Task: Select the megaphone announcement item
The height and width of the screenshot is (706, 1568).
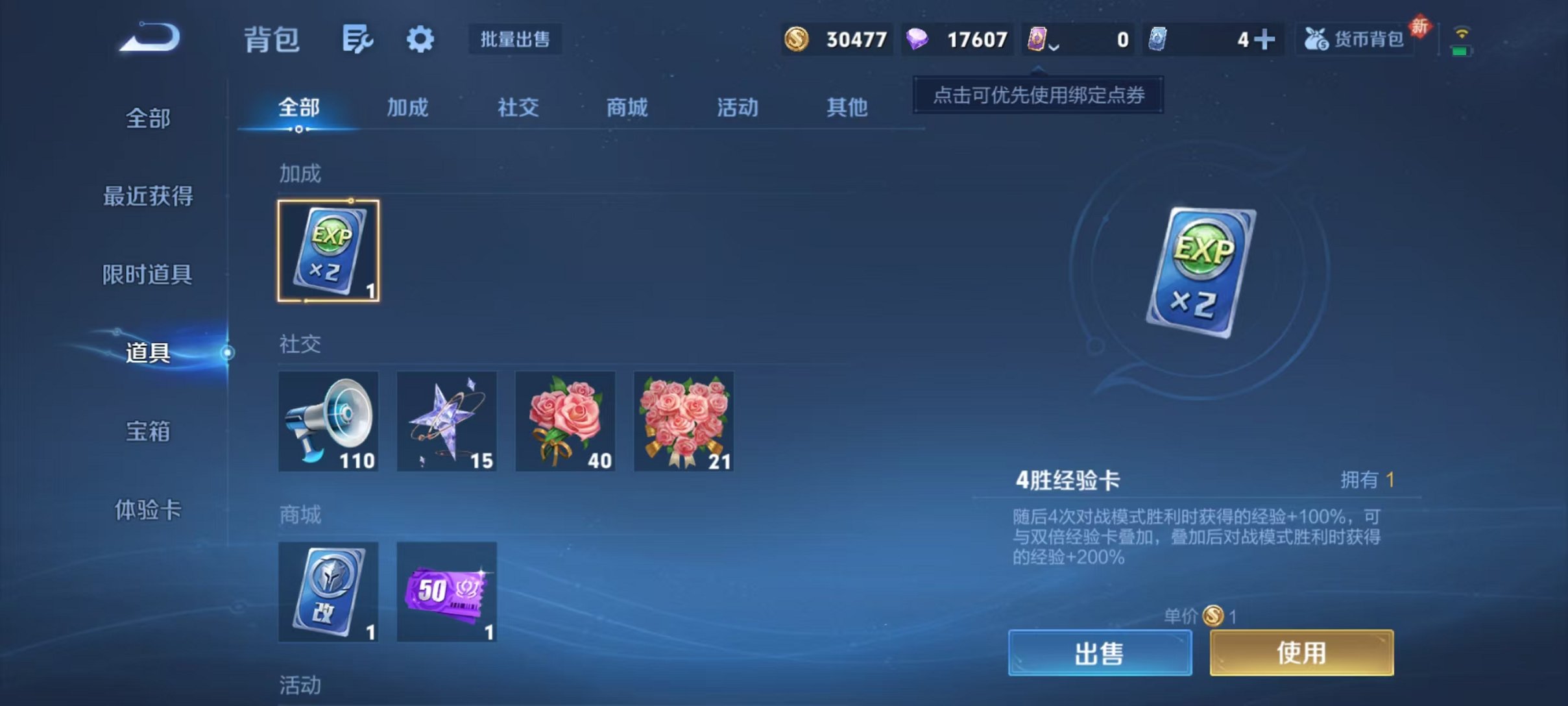Action: [x=328, y=420]
